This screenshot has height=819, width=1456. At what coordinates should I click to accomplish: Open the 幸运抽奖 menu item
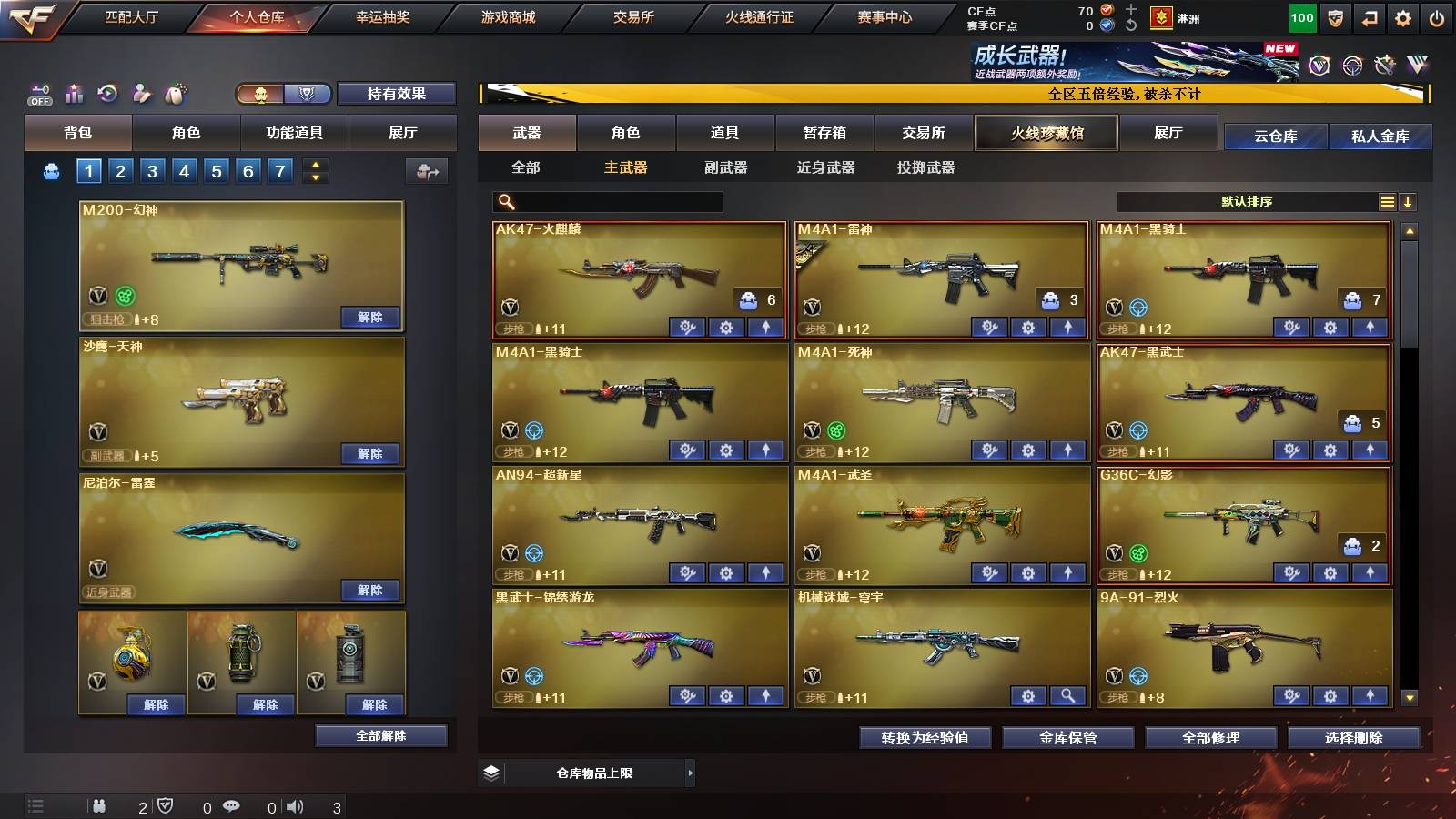point(385,16)
